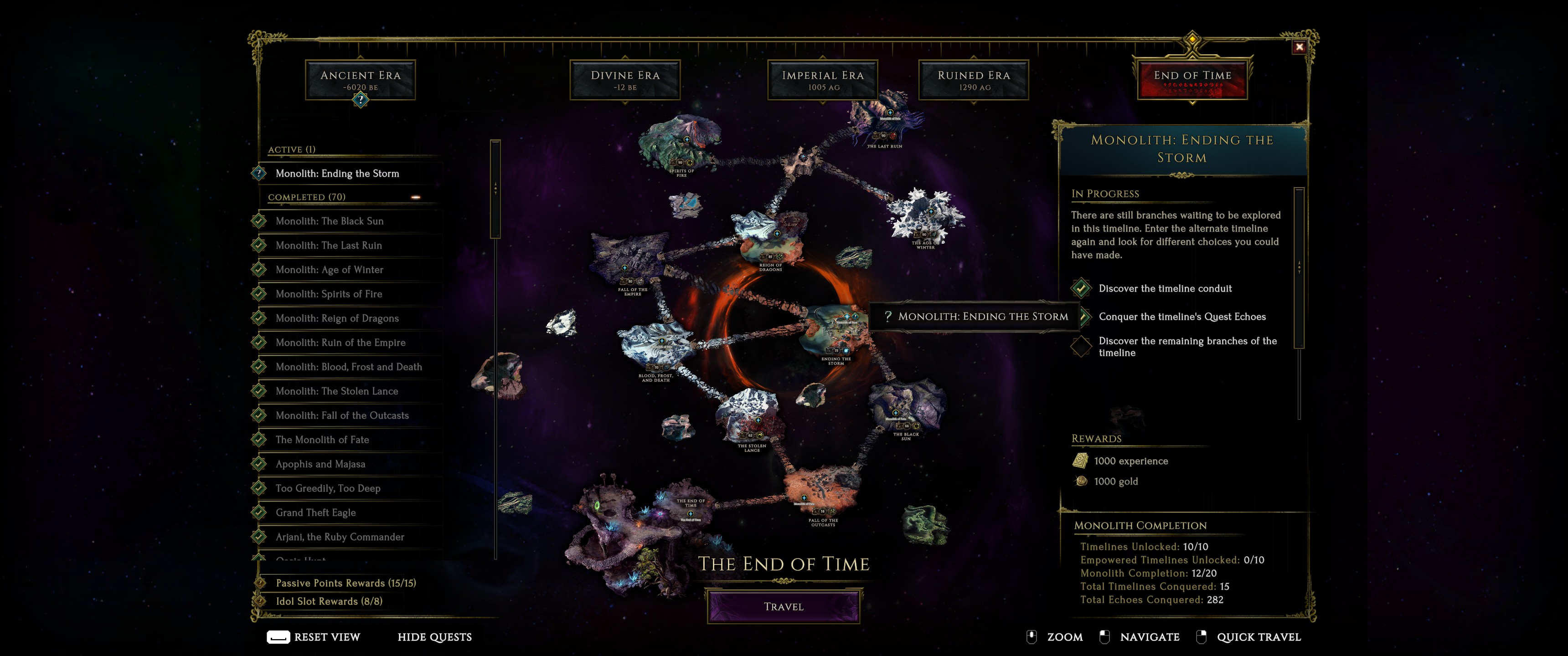Select the active quest Monolith: Ending the Storm
This screenshot has width=1568, height=656.
click(x=337, y=174)
